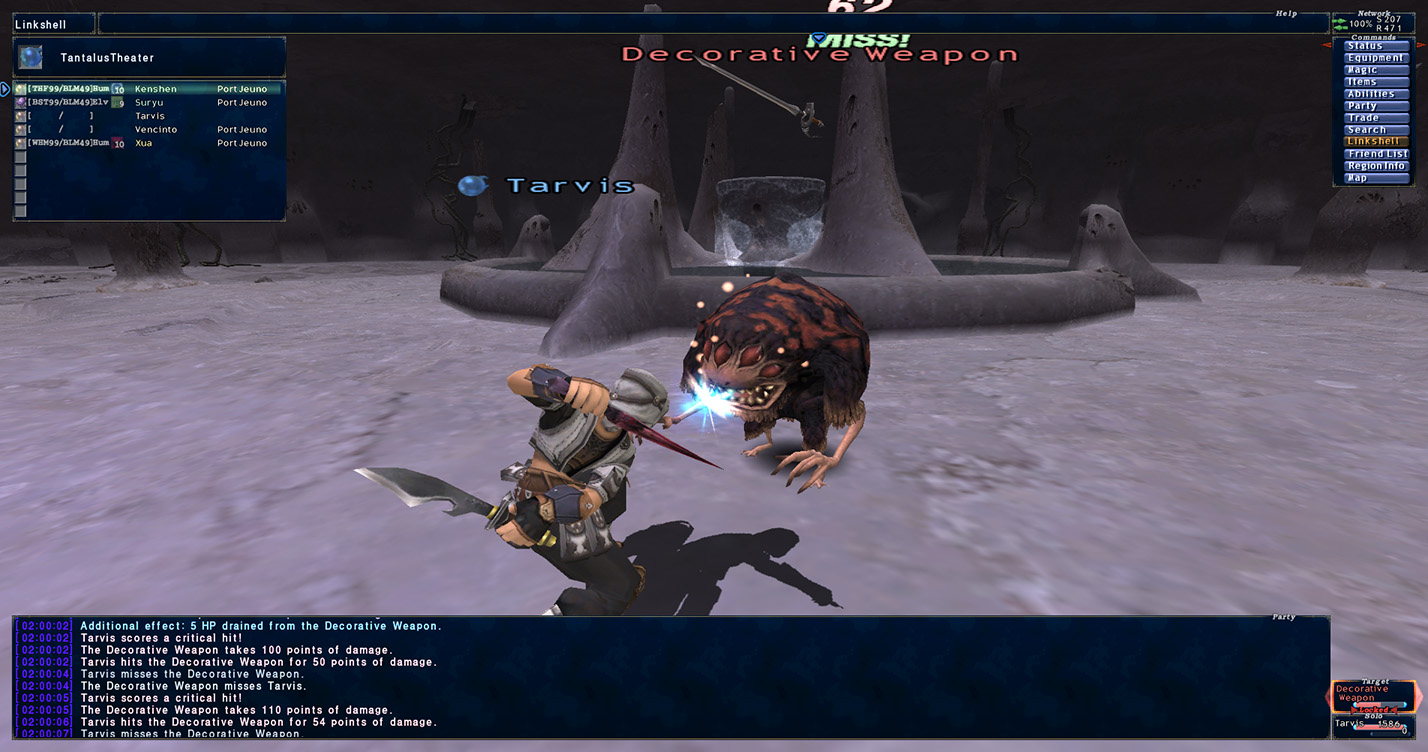Open the Search command
This screenshot has width=1428, height=752.
pos(1375,130)
